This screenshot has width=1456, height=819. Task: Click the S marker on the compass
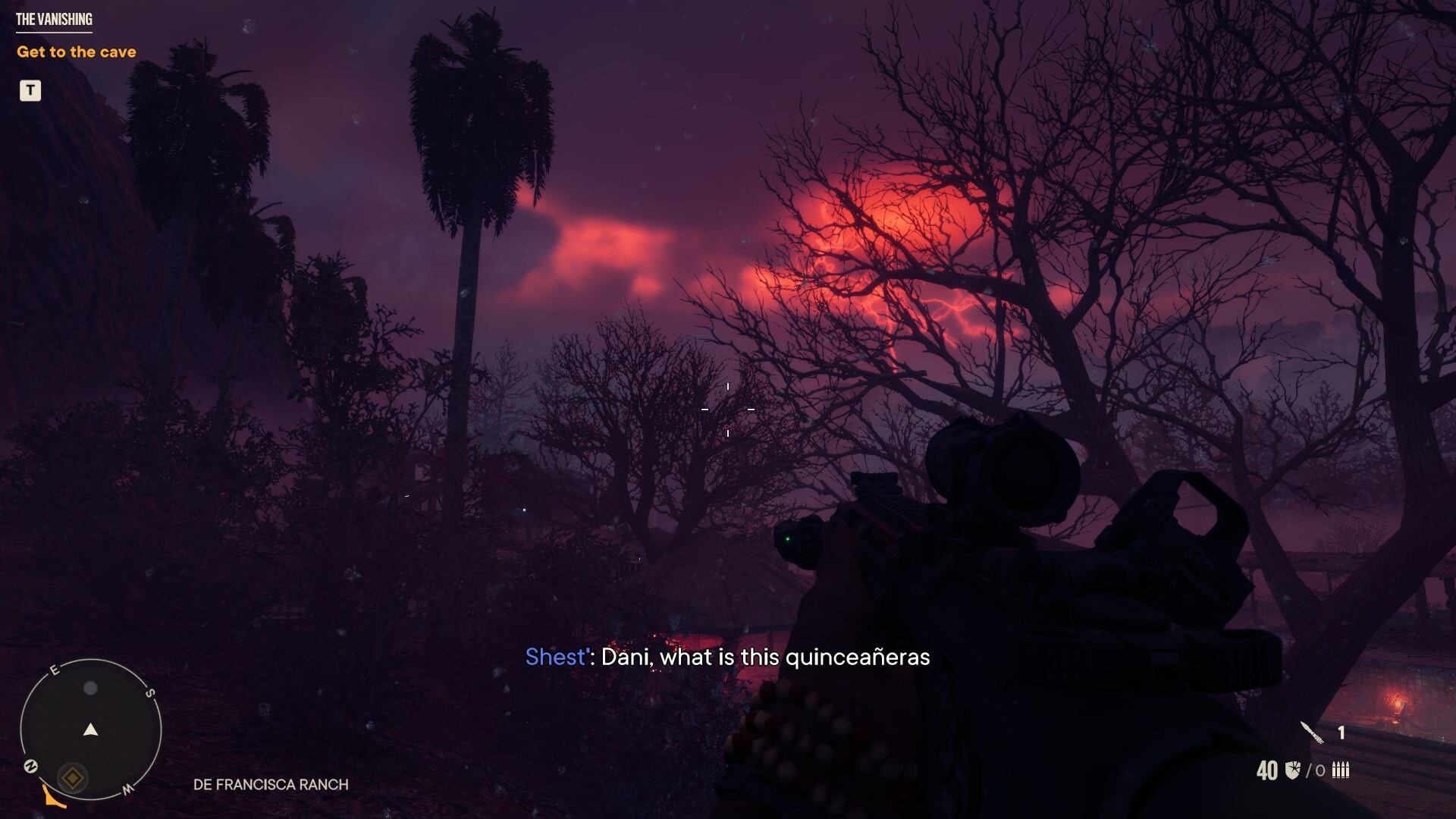(151, 692)
